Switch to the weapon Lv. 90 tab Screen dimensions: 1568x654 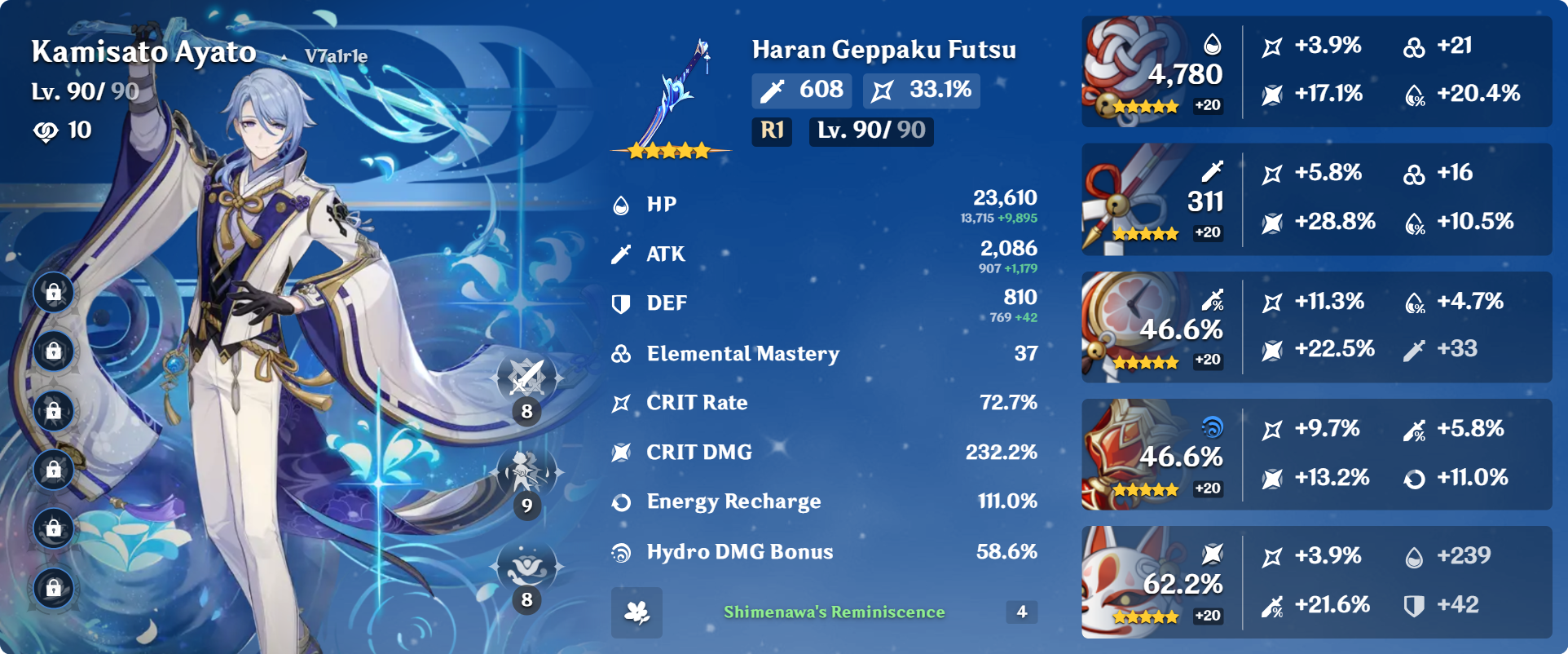click(x=870, y=131)
